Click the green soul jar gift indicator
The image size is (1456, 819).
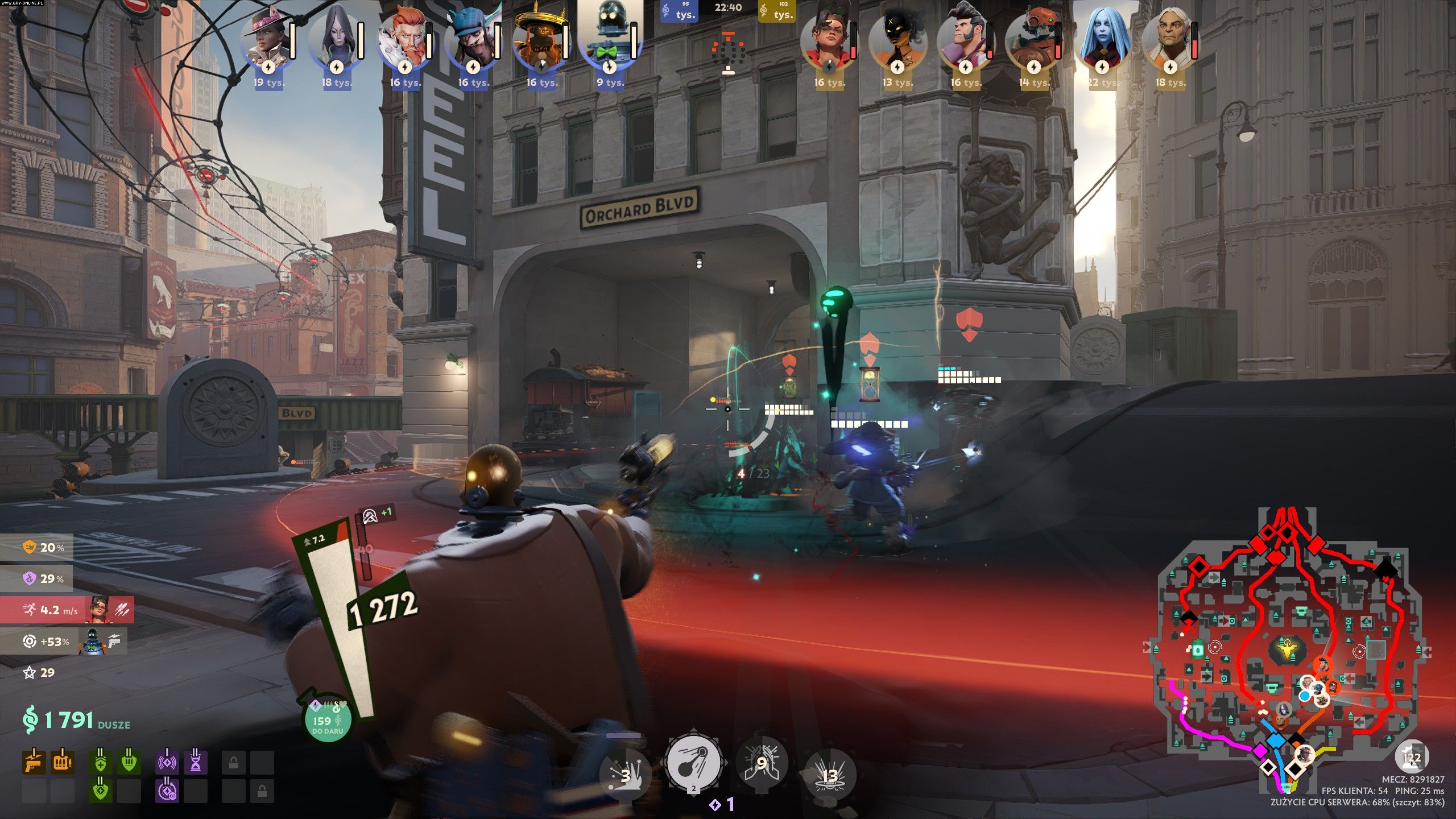327,719
